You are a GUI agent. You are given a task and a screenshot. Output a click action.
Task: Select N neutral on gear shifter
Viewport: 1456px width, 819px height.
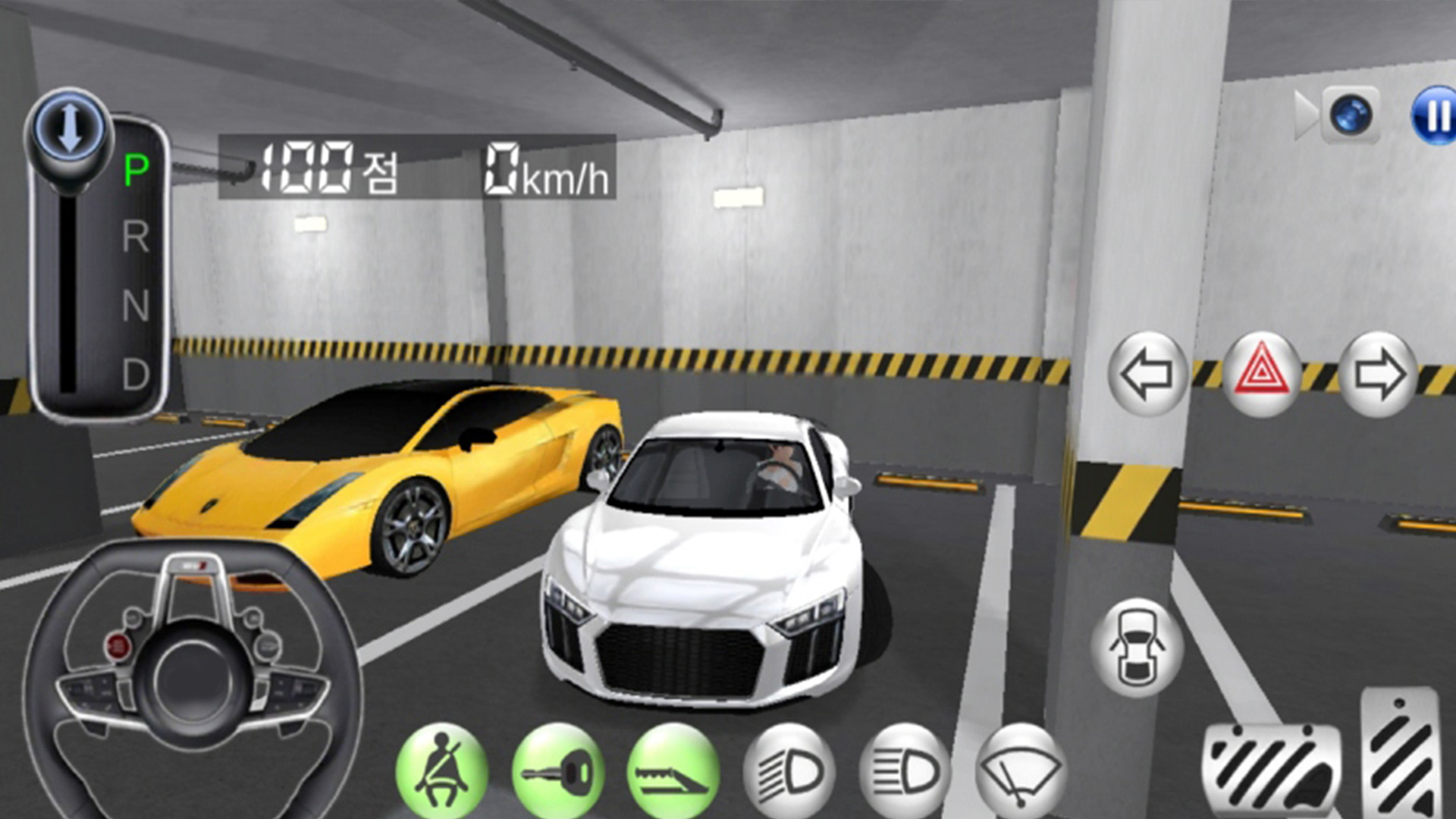point(136,306)
